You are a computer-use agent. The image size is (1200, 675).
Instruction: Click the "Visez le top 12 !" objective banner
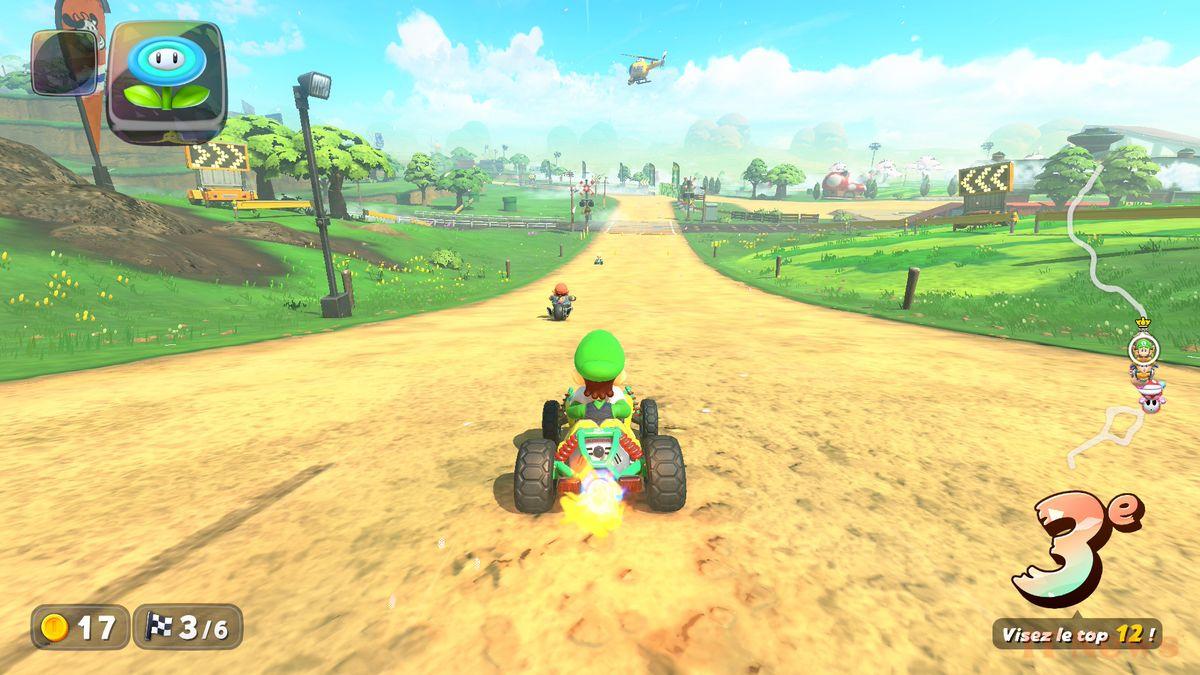click(x=1077, y=633)
